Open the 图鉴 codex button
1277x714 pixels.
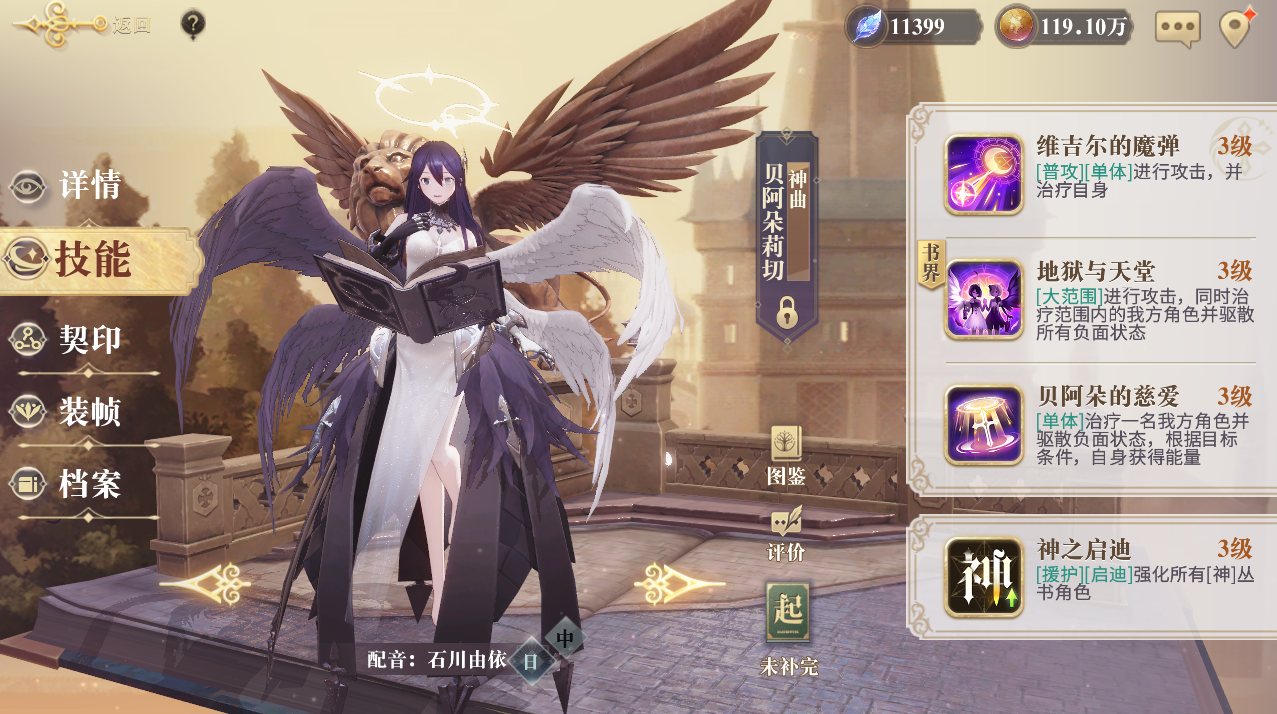(786, 455)
